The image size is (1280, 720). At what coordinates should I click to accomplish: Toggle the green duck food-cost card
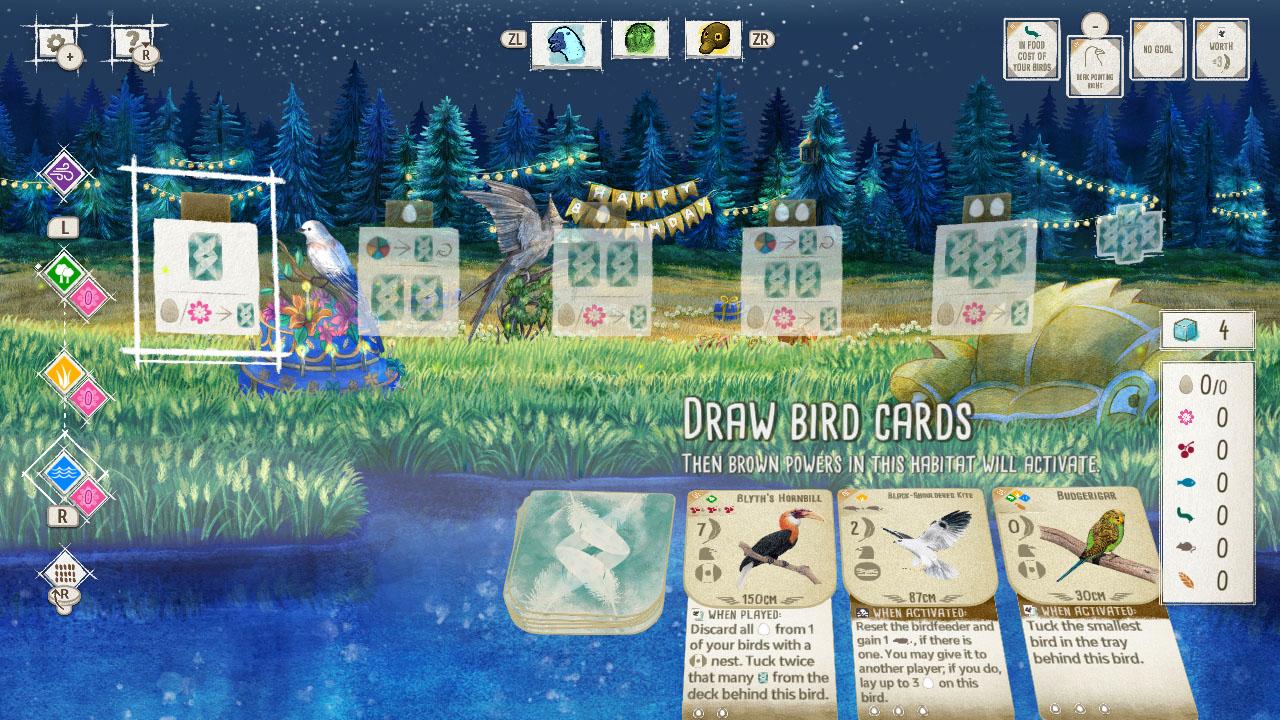point(1030,47)
